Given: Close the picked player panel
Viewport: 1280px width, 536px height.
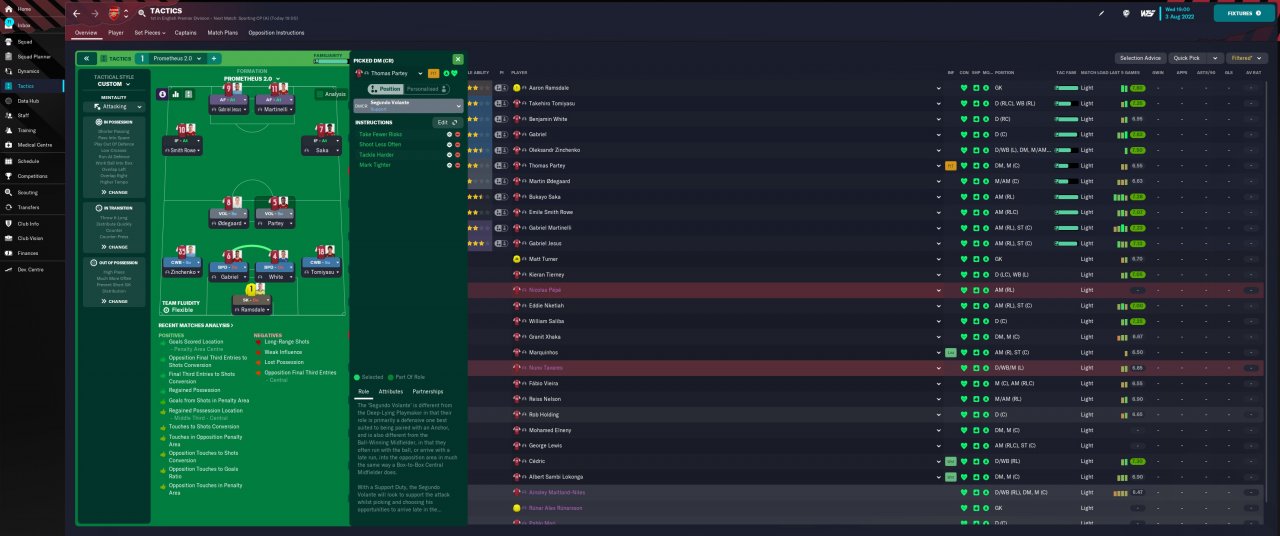Looking at the screenshot, I should (458, 60).
